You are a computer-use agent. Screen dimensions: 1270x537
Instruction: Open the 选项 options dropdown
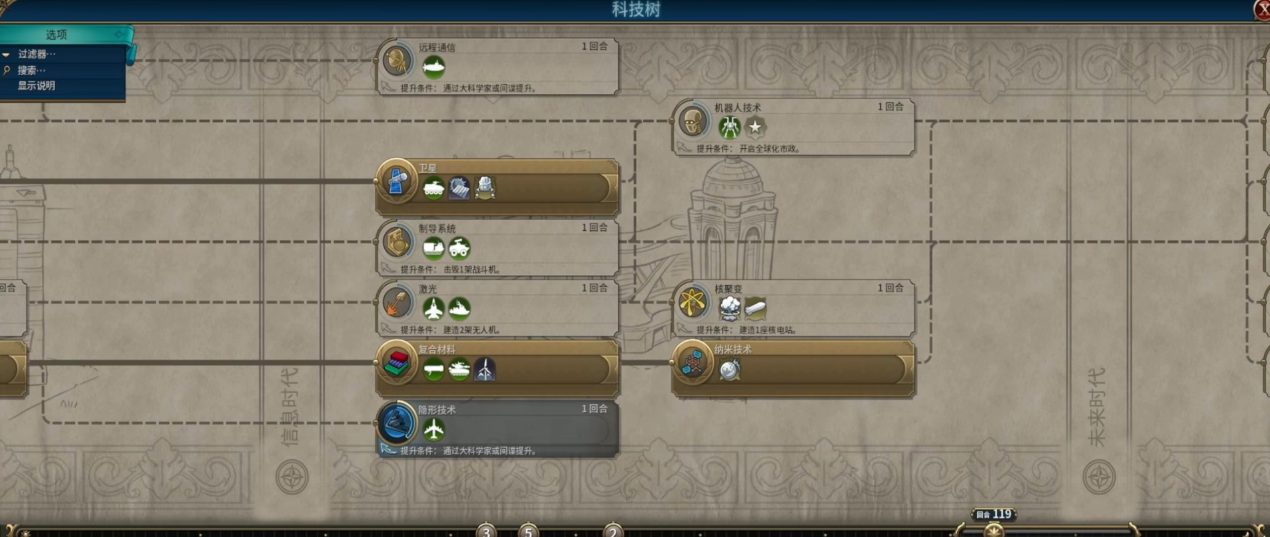tap(62, 34)
